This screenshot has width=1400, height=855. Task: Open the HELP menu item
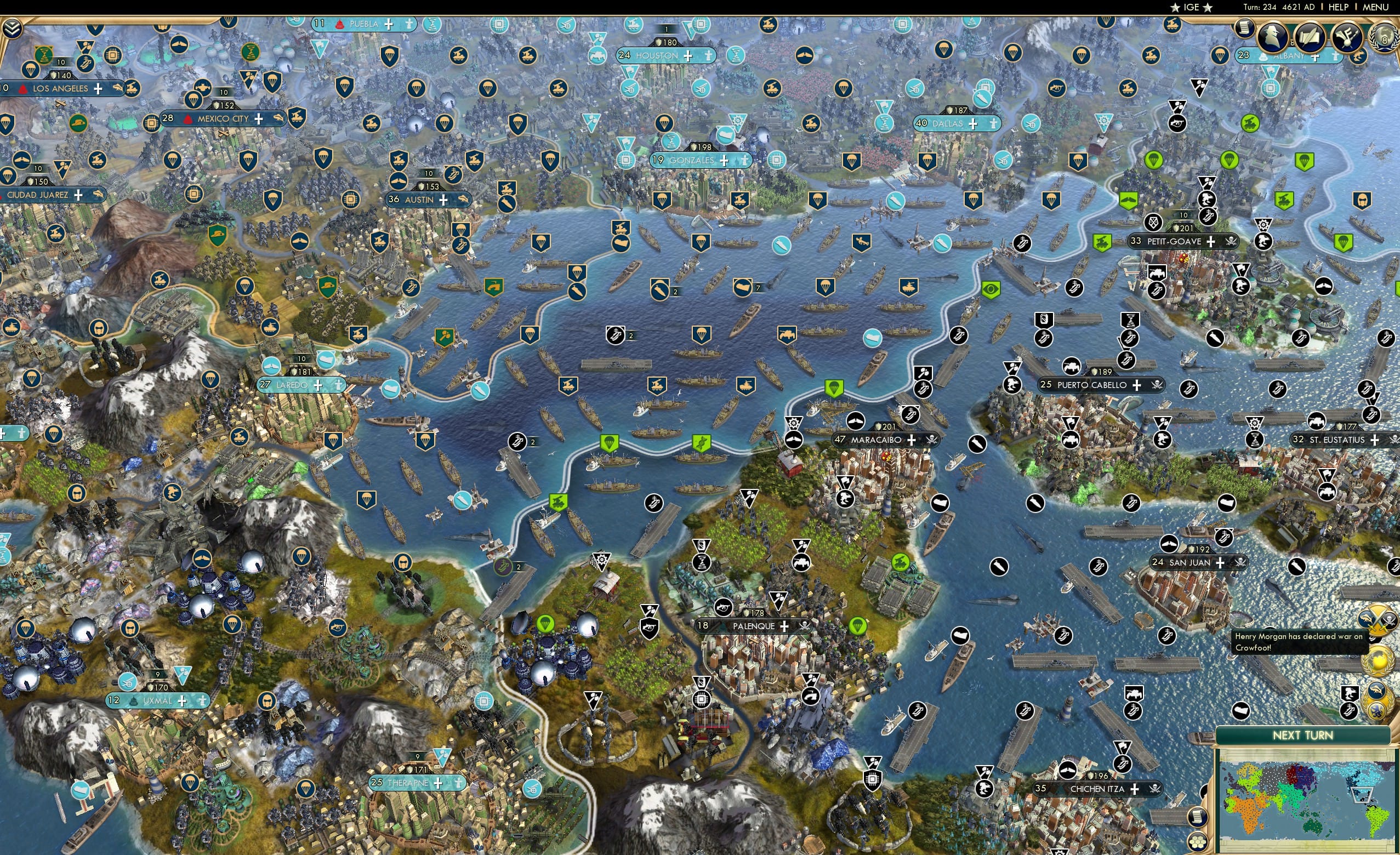1339,7
